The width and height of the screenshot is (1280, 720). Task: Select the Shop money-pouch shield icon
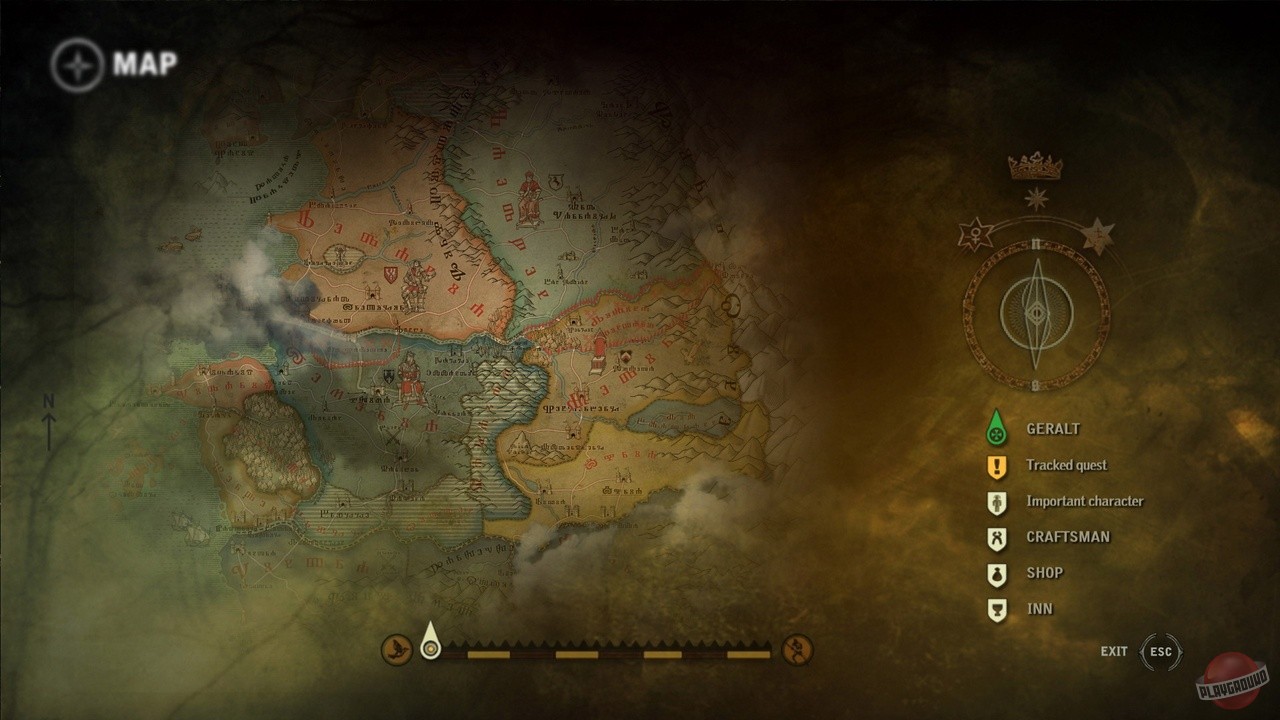[x=995, y=572]
